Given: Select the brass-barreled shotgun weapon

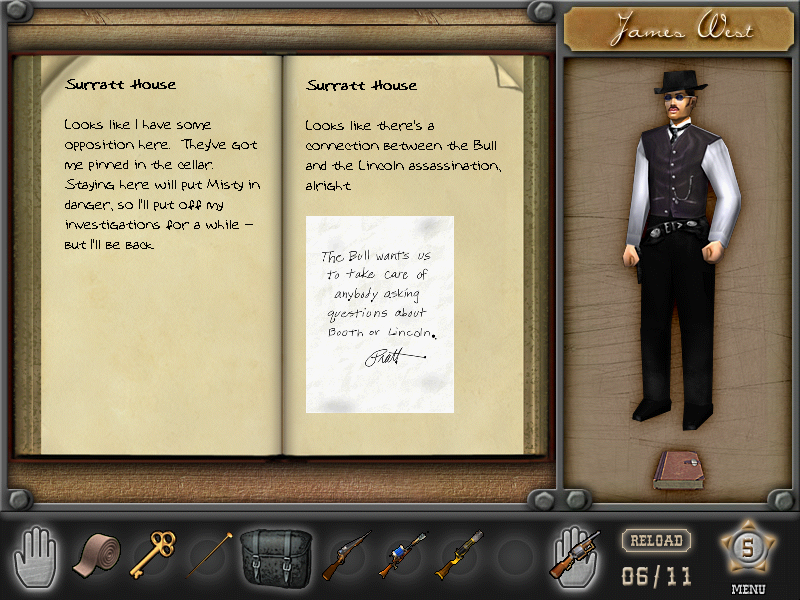Looking at the screenshot, I should tap(458, 555).
